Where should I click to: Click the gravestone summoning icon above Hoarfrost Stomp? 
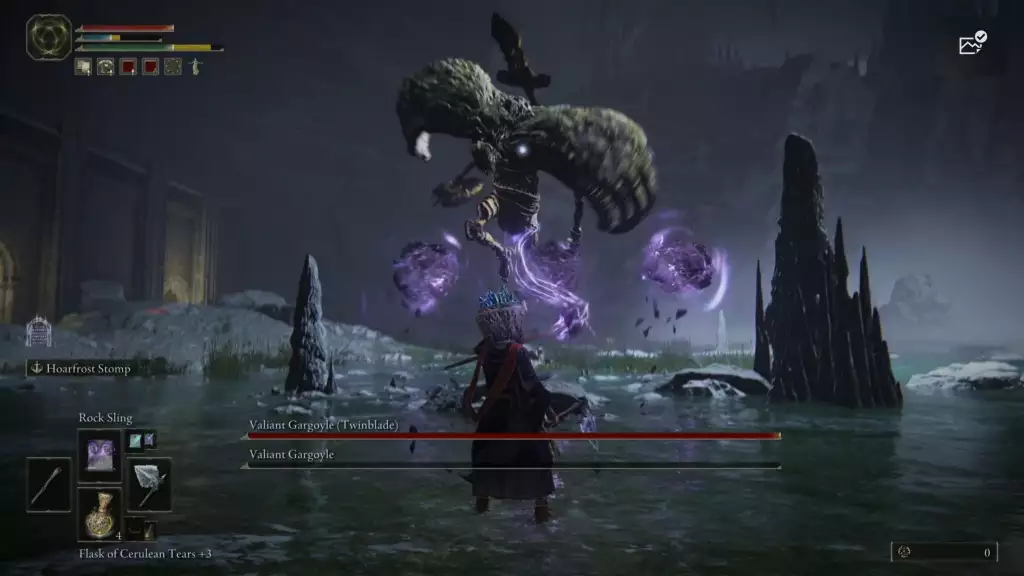pos(37,331)
